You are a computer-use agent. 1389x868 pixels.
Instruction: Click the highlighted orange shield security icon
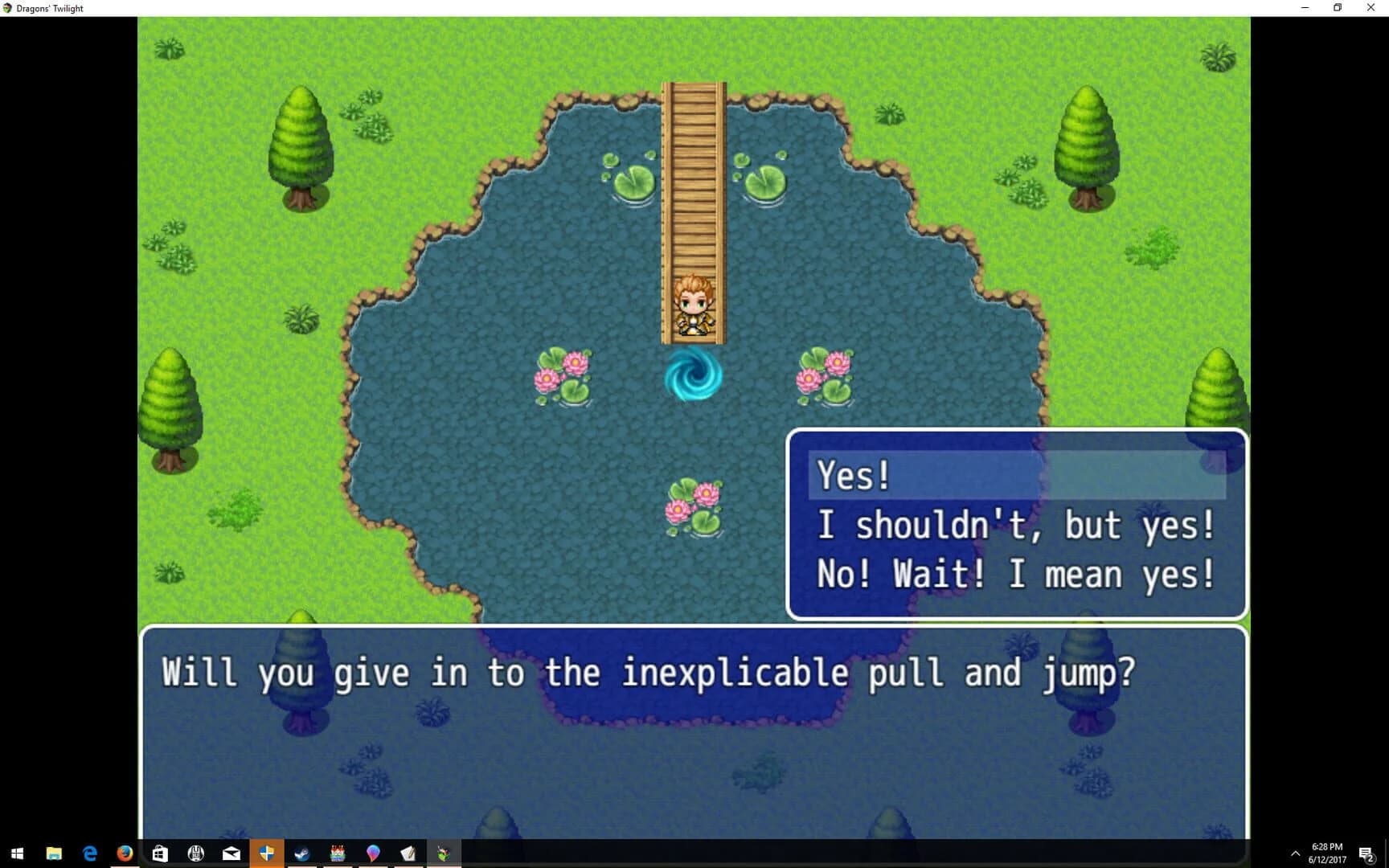pyautogui.click(x=267, y=854)
